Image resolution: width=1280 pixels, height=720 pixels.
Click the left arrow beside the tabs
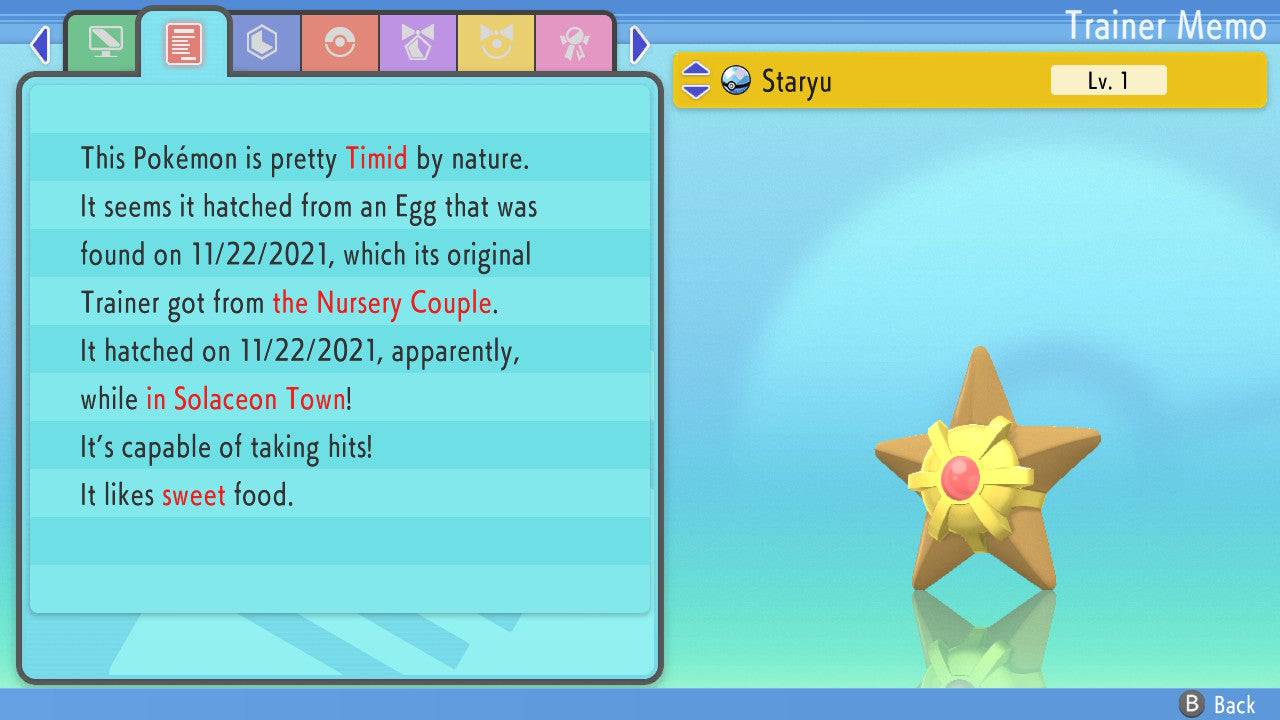point(40,44)
